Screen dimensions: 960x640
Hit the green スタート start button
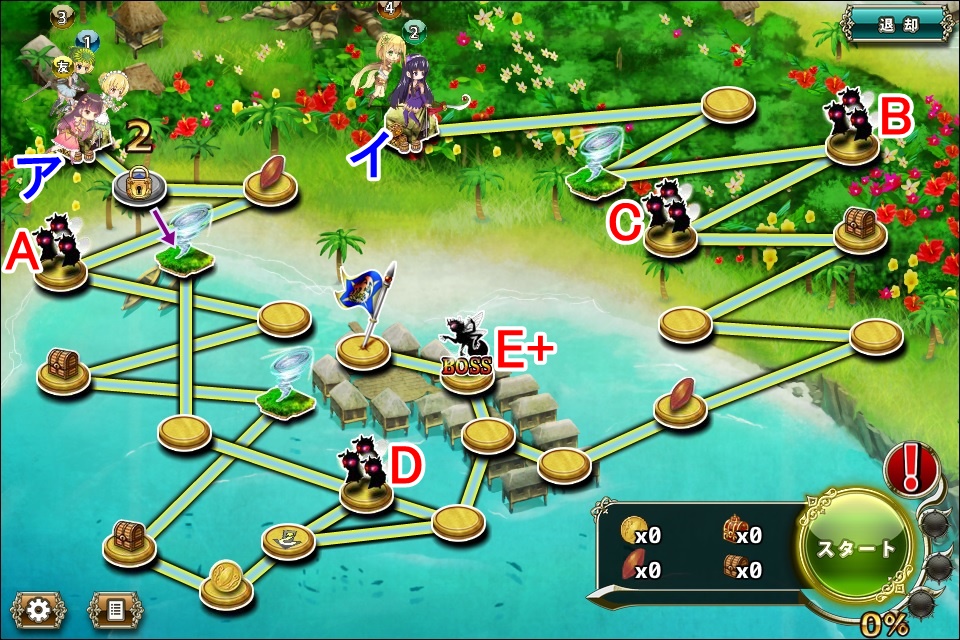(x=856, y=547)
